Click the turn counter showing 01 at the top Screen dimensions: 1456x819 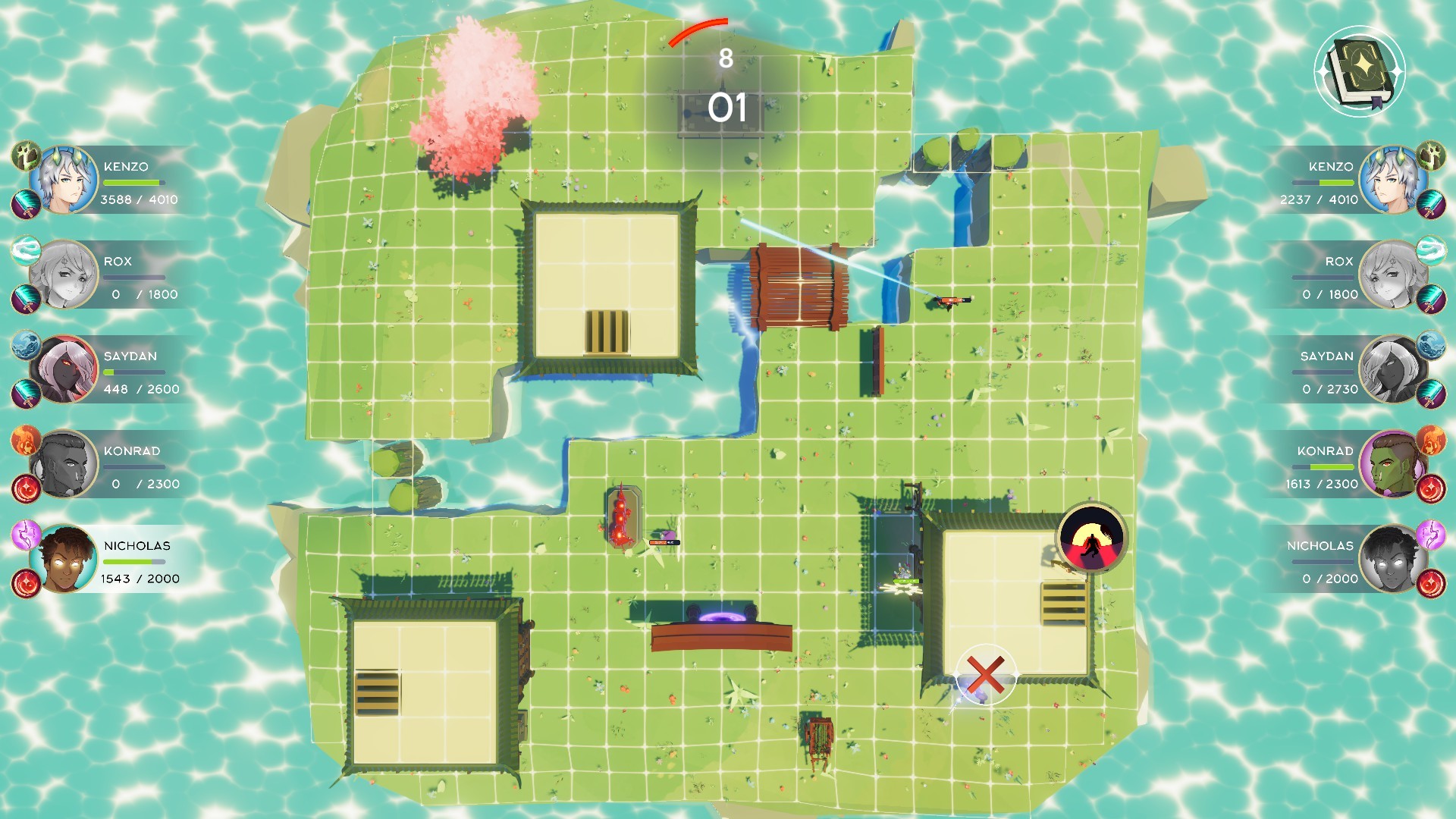[728, 106]
